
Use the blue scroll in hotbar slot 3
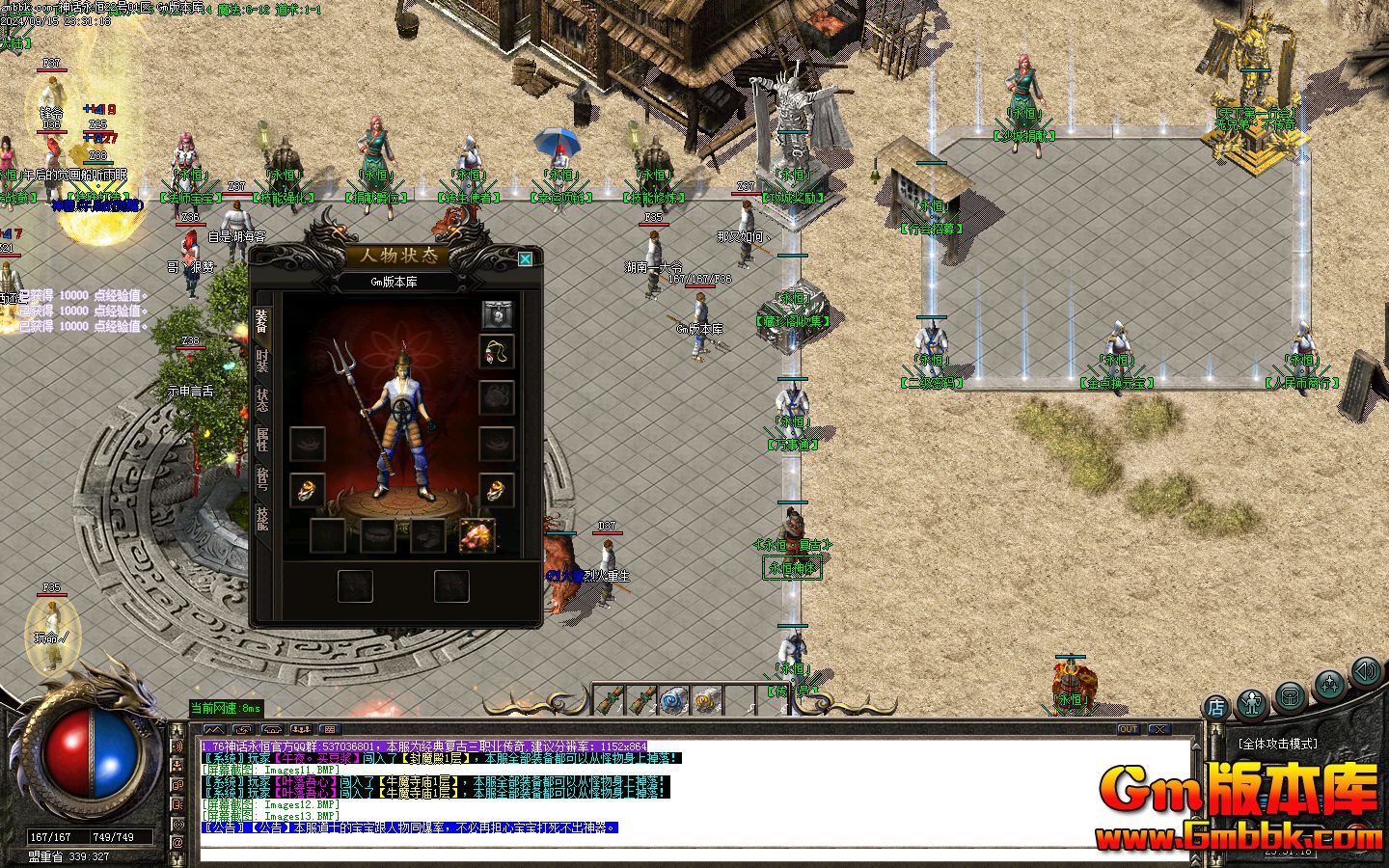673,700
